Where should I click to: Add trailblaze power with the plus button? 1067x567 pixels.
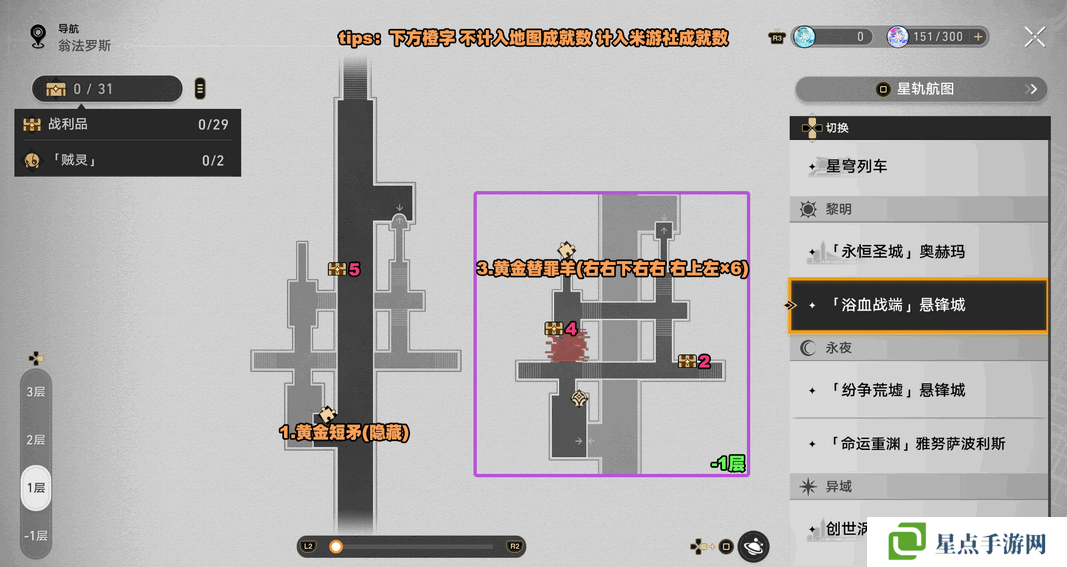pos(979,37)
